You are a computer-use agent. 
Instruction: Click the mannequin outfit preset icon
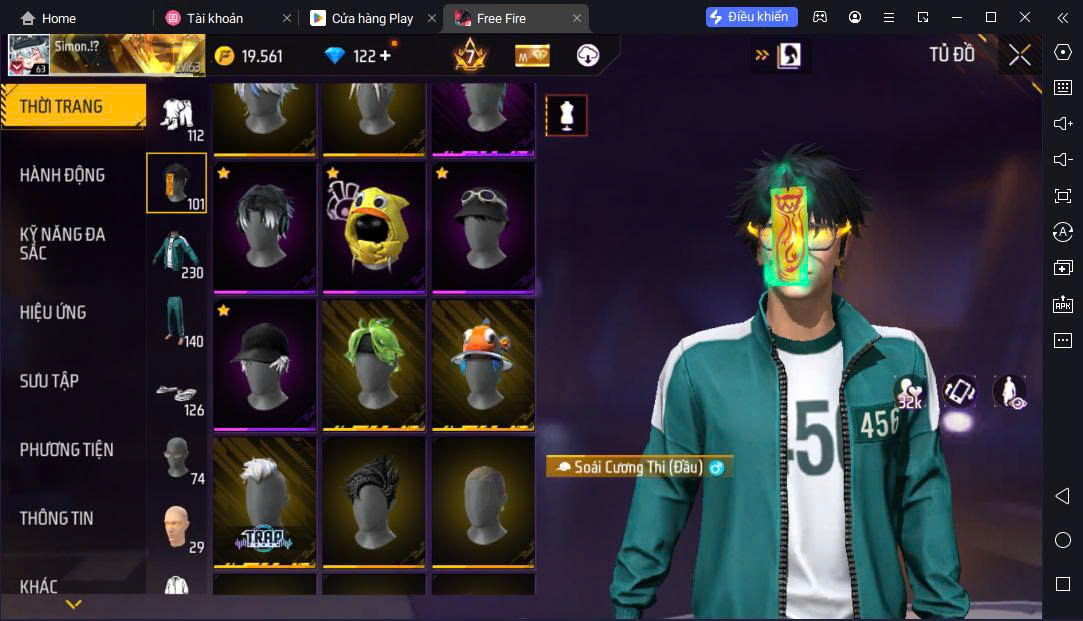click(566, 116)
